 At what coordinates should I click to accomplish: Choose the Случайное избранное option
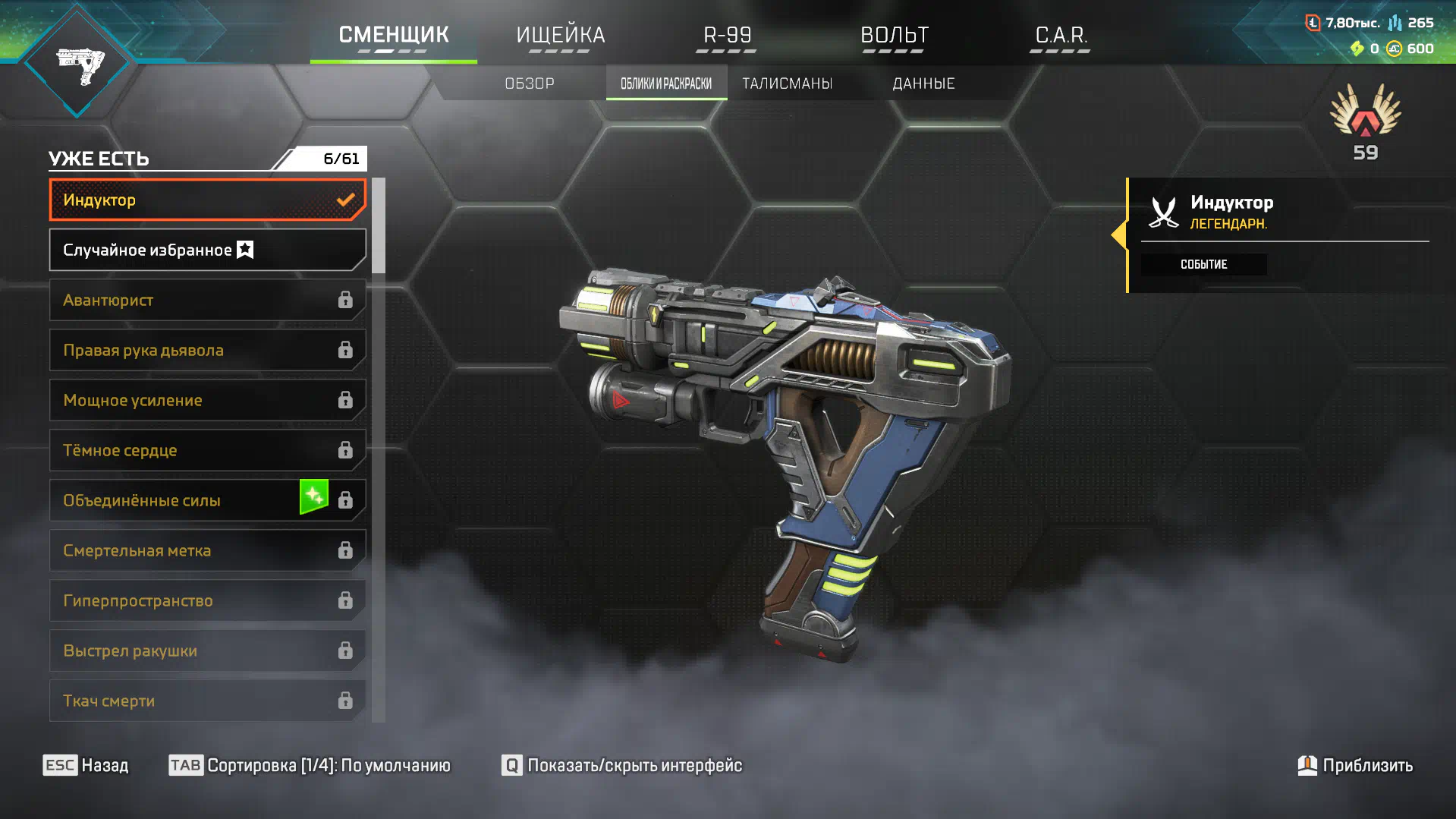[207, 250]
